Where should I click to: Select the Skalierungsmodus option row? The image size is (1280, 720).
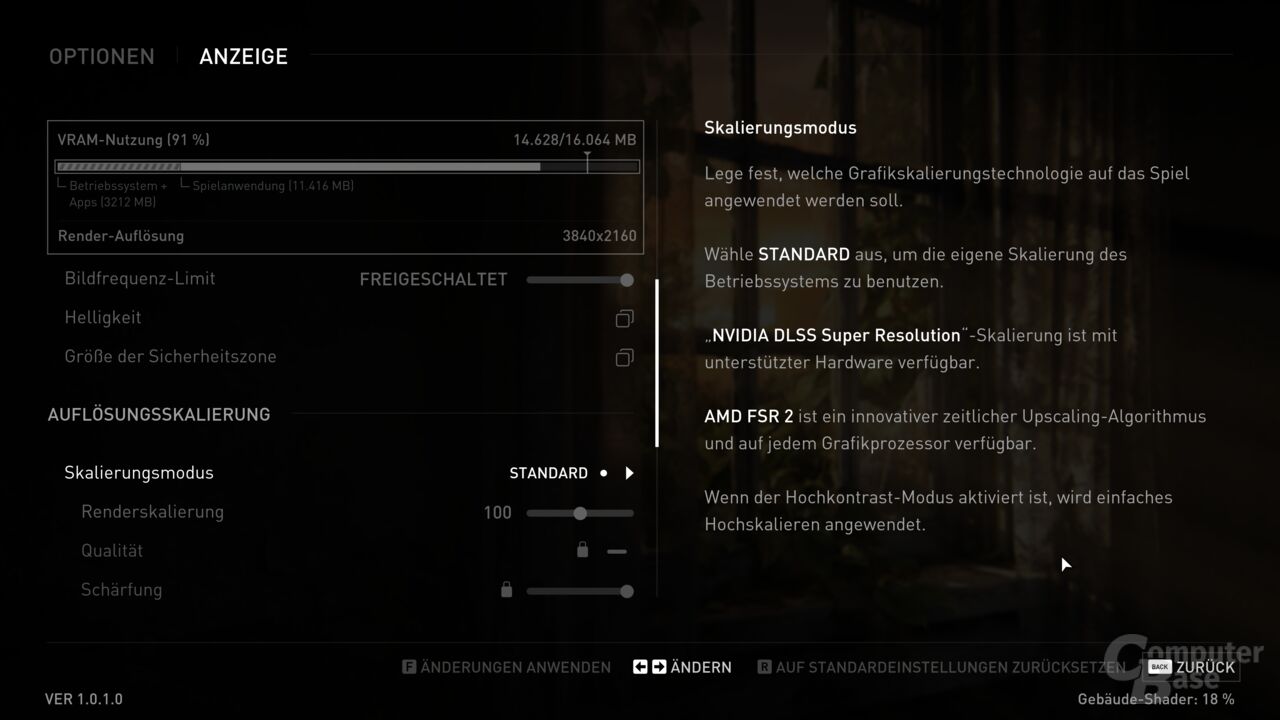139,473
